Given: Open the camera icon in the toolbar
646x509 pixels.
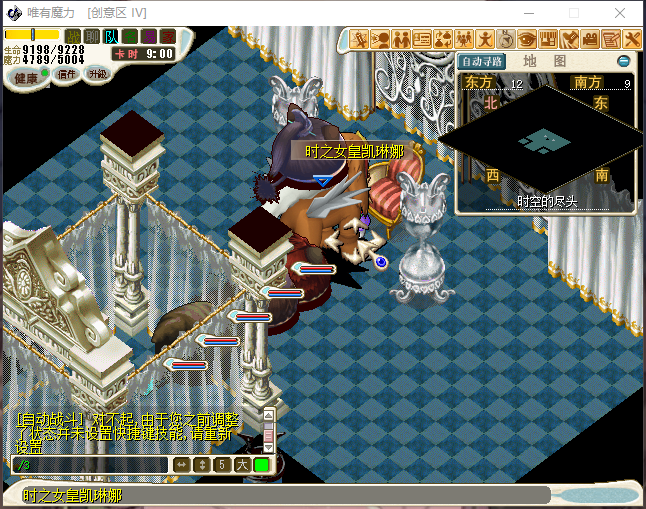Looking at the screenshot, I should tap(590, 39).
